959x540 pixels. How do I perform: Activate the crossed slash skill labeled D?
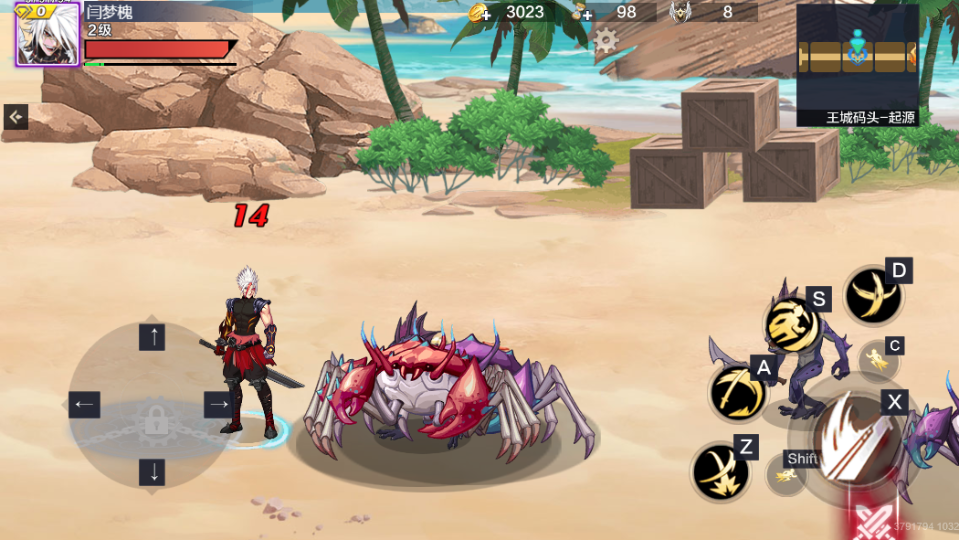pos(873,296)
